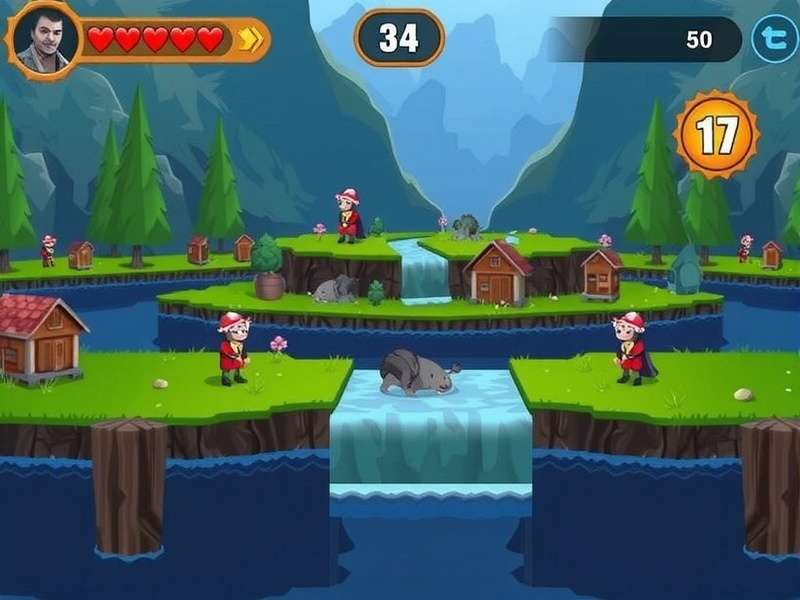Tap the yellow double-arrow button beside hearts
The image size is (800, 600).
(x=250, y=40)
